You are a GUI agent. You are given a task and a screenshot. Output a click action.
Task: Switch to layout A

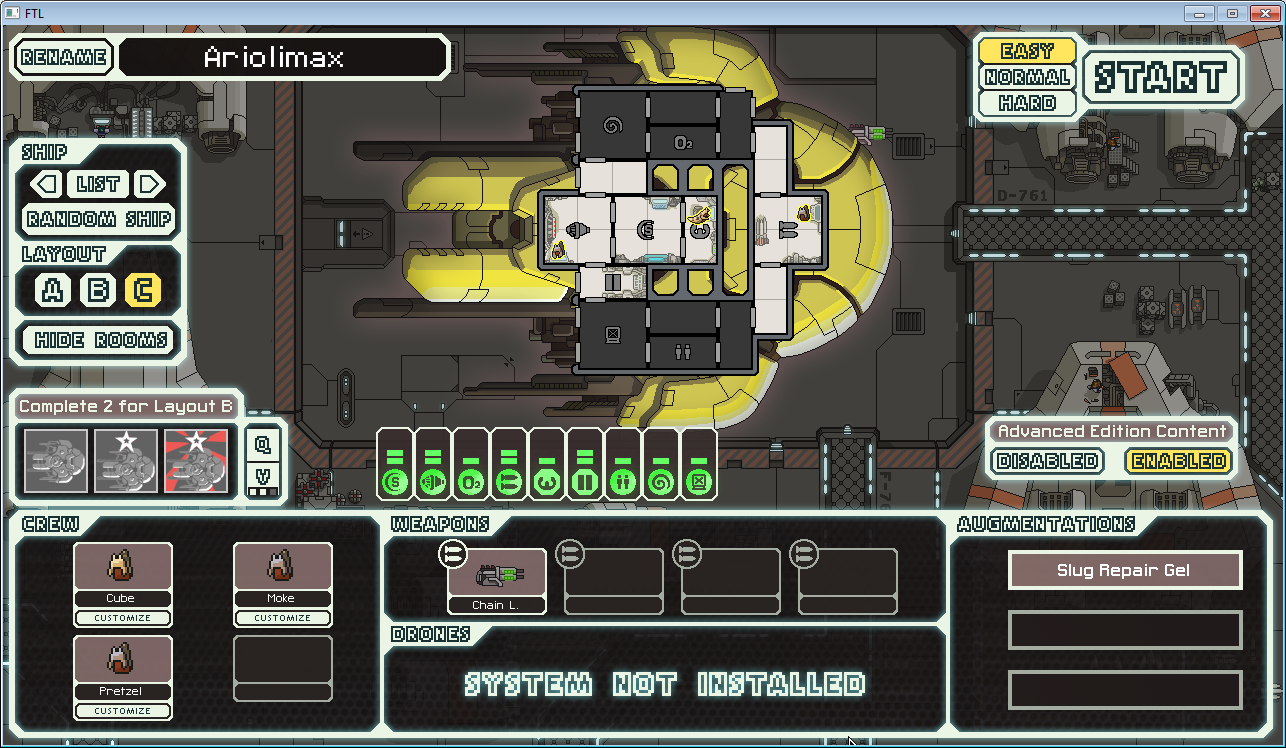pyautogui.click(x=53, y=291)
